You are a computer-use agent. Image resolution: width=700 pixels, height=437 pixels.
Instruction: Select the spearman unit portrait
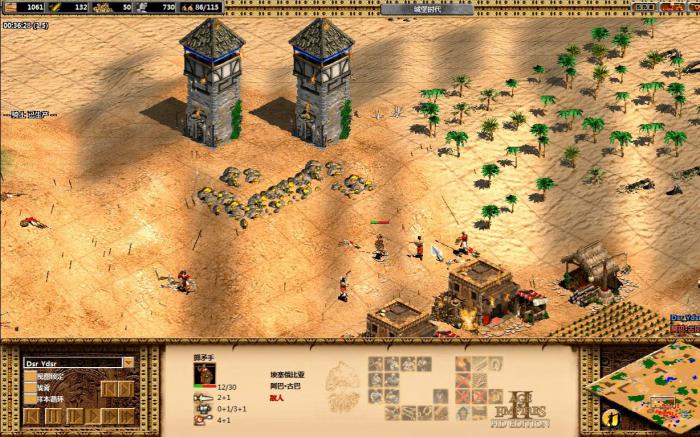pos(204,373)
